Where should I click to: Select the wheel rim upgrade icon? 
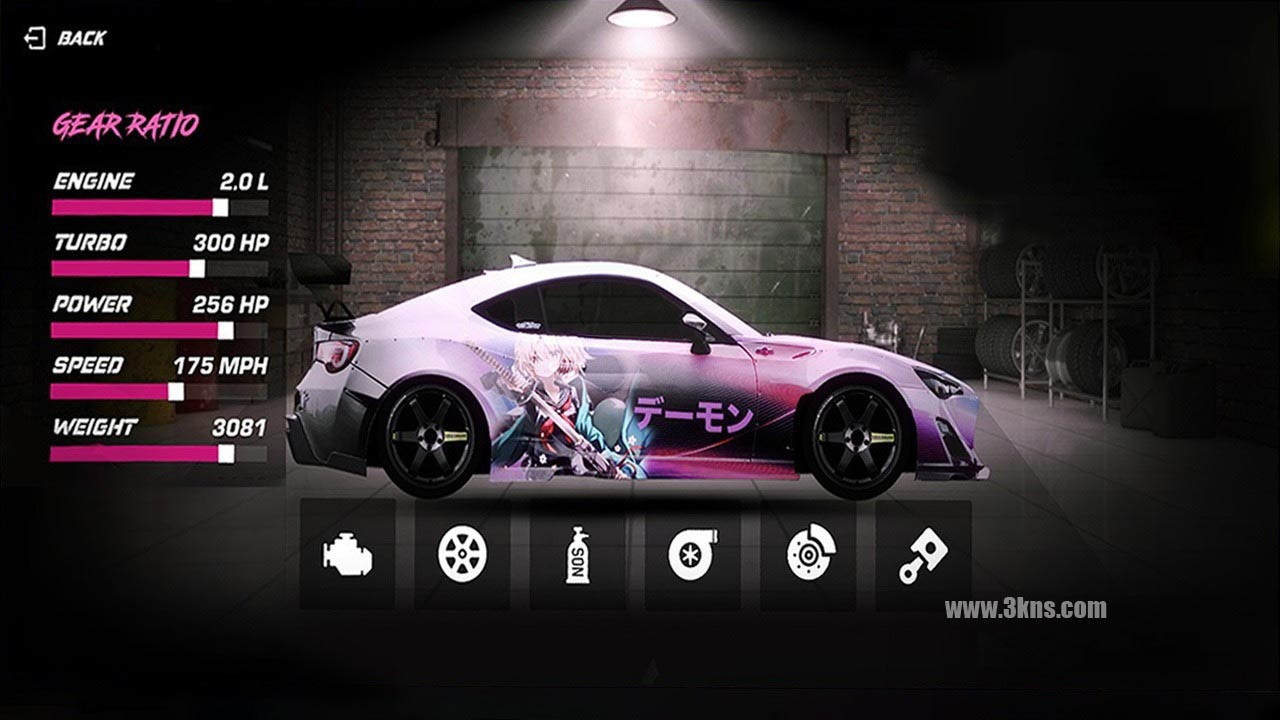tap(462, 554)
